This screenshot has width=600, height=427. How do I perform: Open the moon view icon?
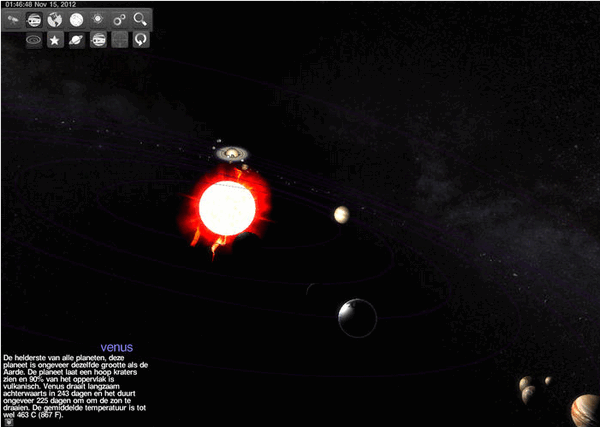coord(76,20)
